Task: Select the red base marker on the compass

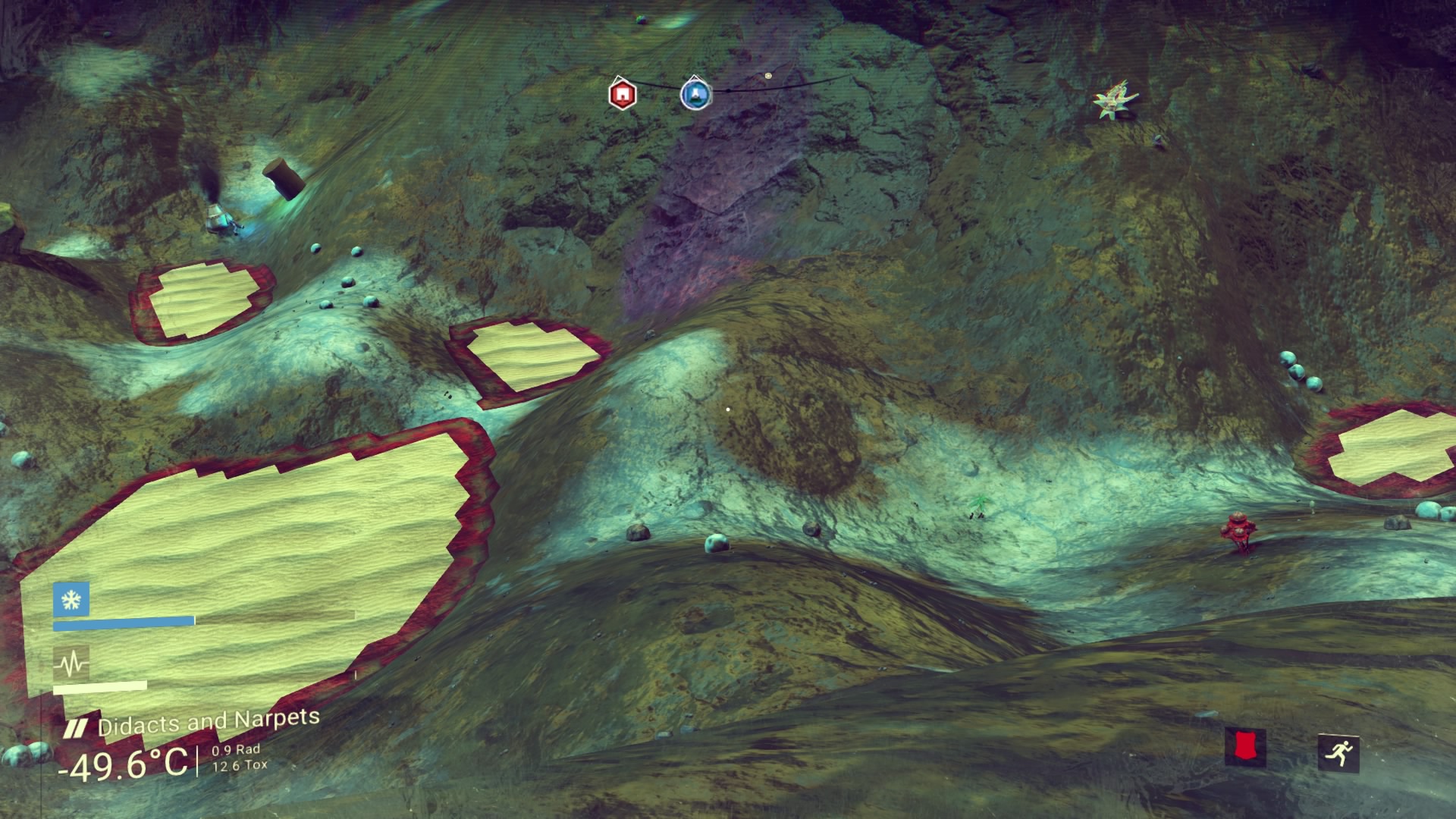Action: click(x=622, y=94)
